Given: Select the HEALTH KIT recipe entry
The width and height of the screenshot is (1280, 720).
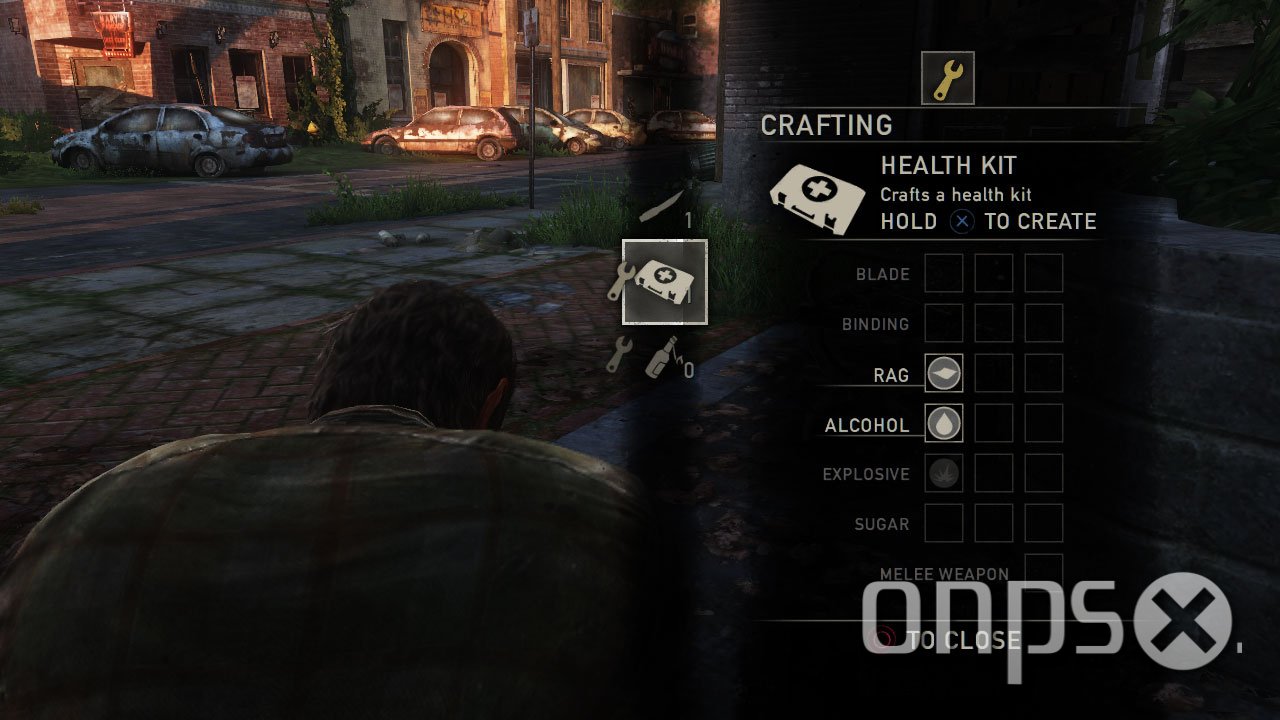Looking at the screenshot, I should (947, 165).
